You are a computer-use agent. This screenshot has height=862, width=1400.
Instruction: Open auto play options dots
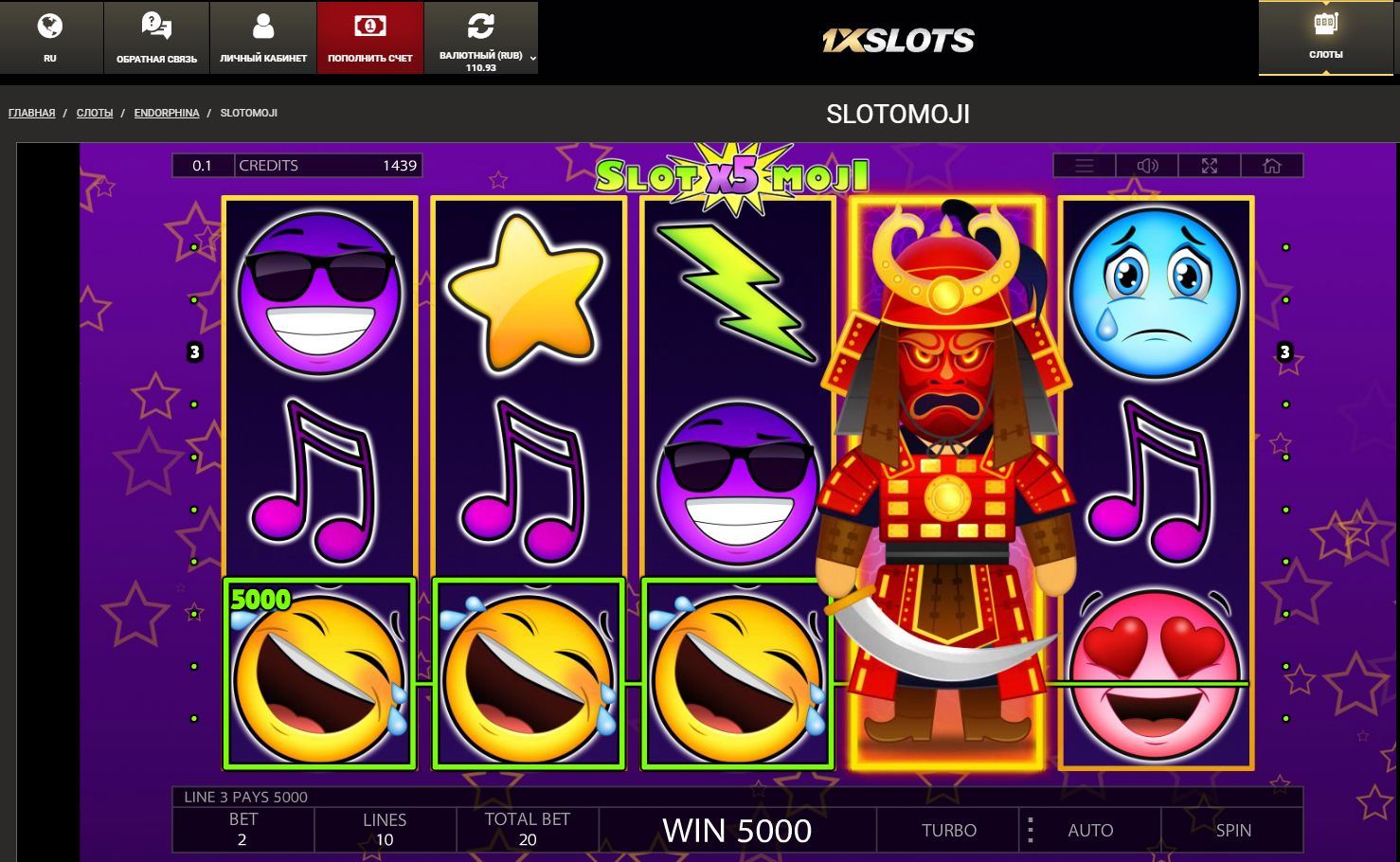1031,830
